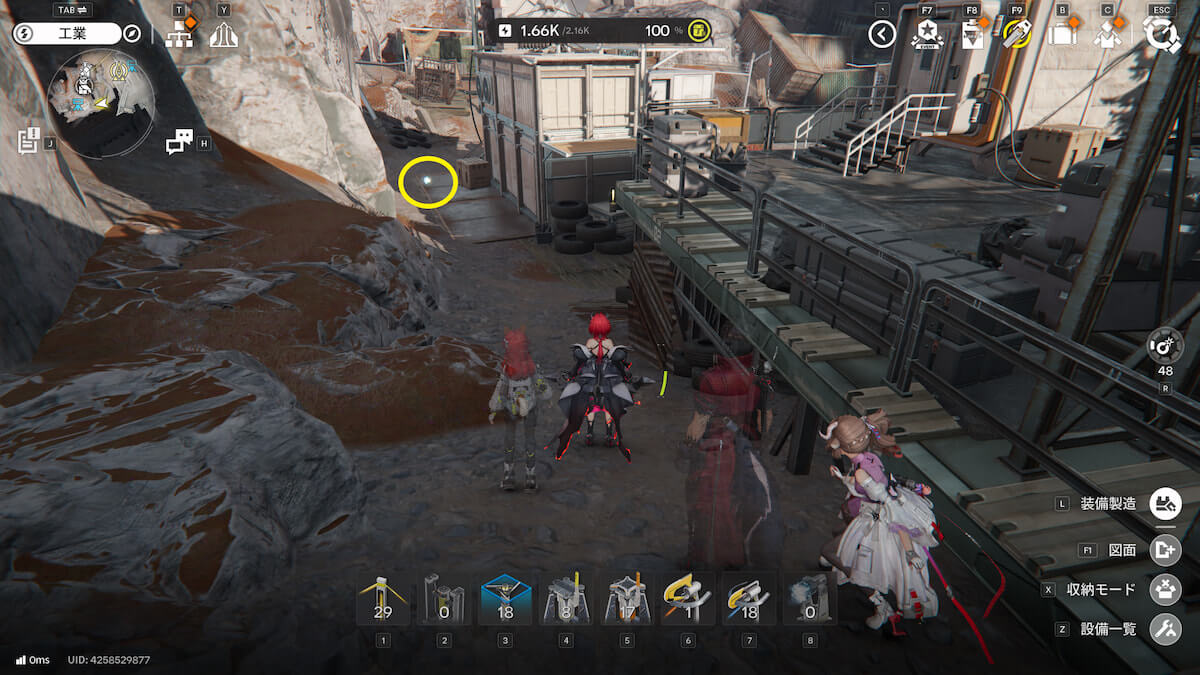Select the blue highlighted facility slot
The image size is (1200, 675).
(505, 600)
